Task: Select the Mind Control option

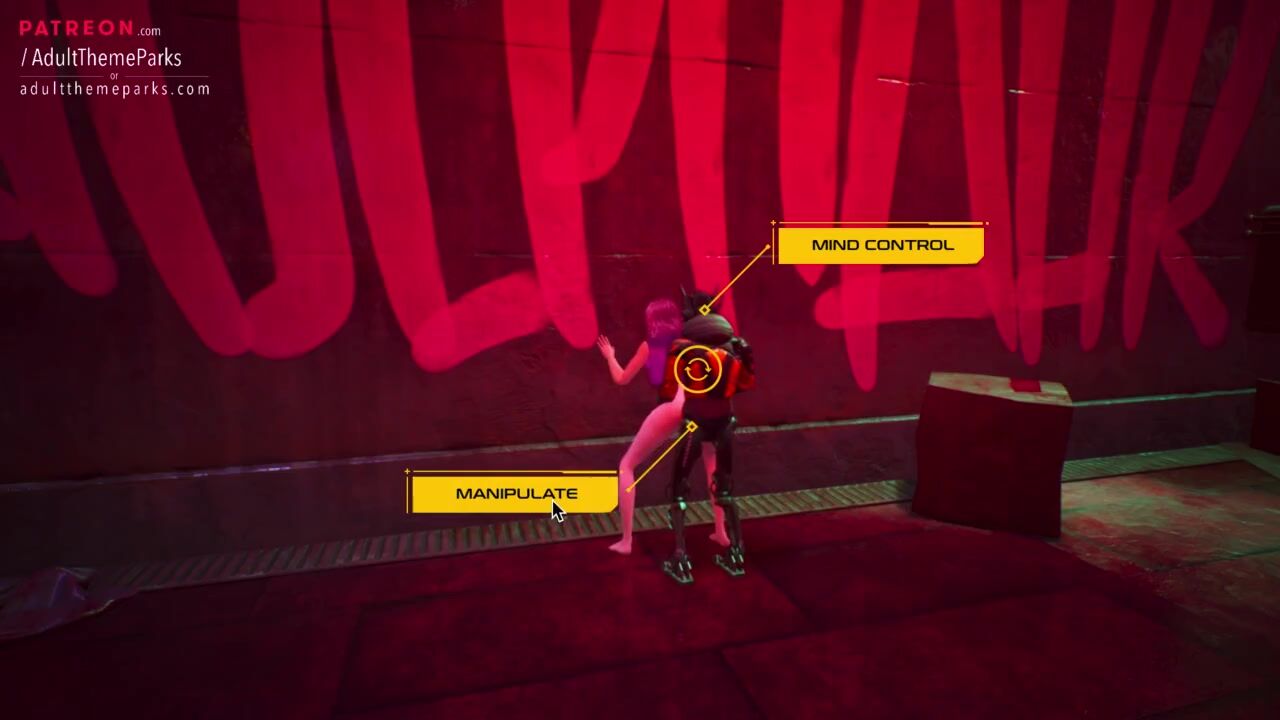Action: (881, 245)
